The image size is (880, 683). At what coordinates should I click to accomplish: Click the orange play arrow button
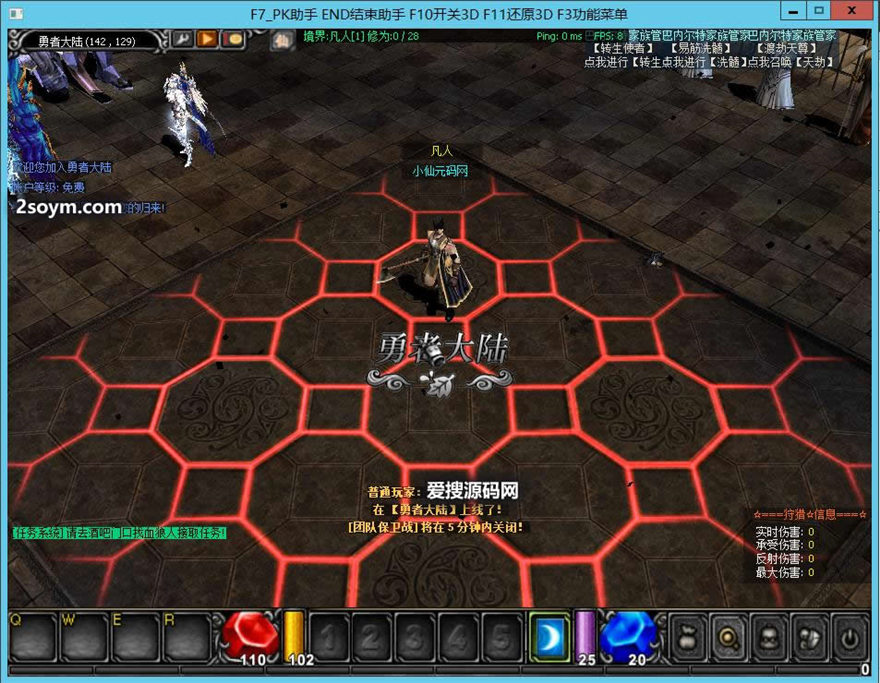(x=207, y=39)
